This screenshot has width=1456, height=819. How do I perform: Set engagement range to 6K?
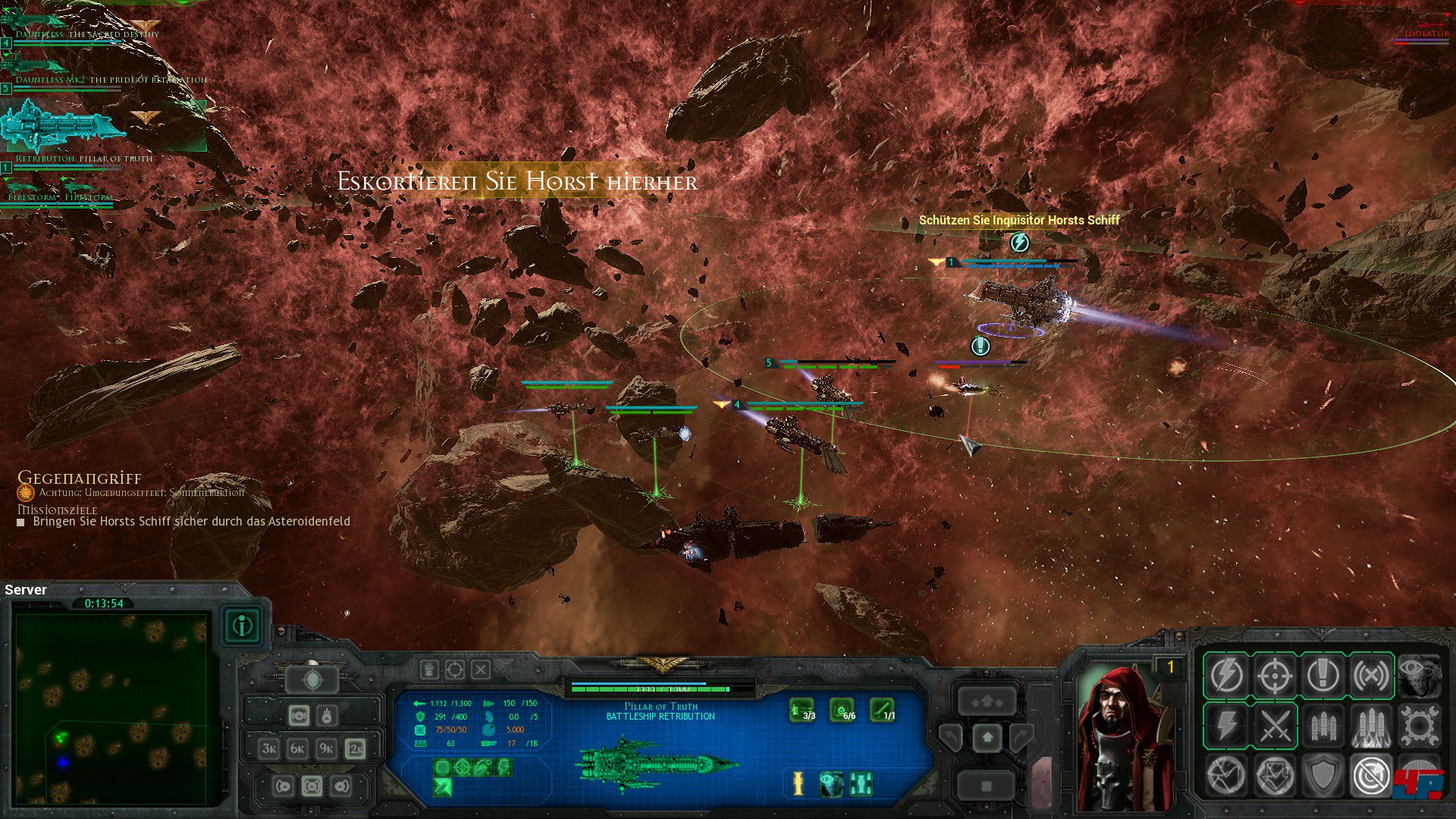click(x=297, y=748)
